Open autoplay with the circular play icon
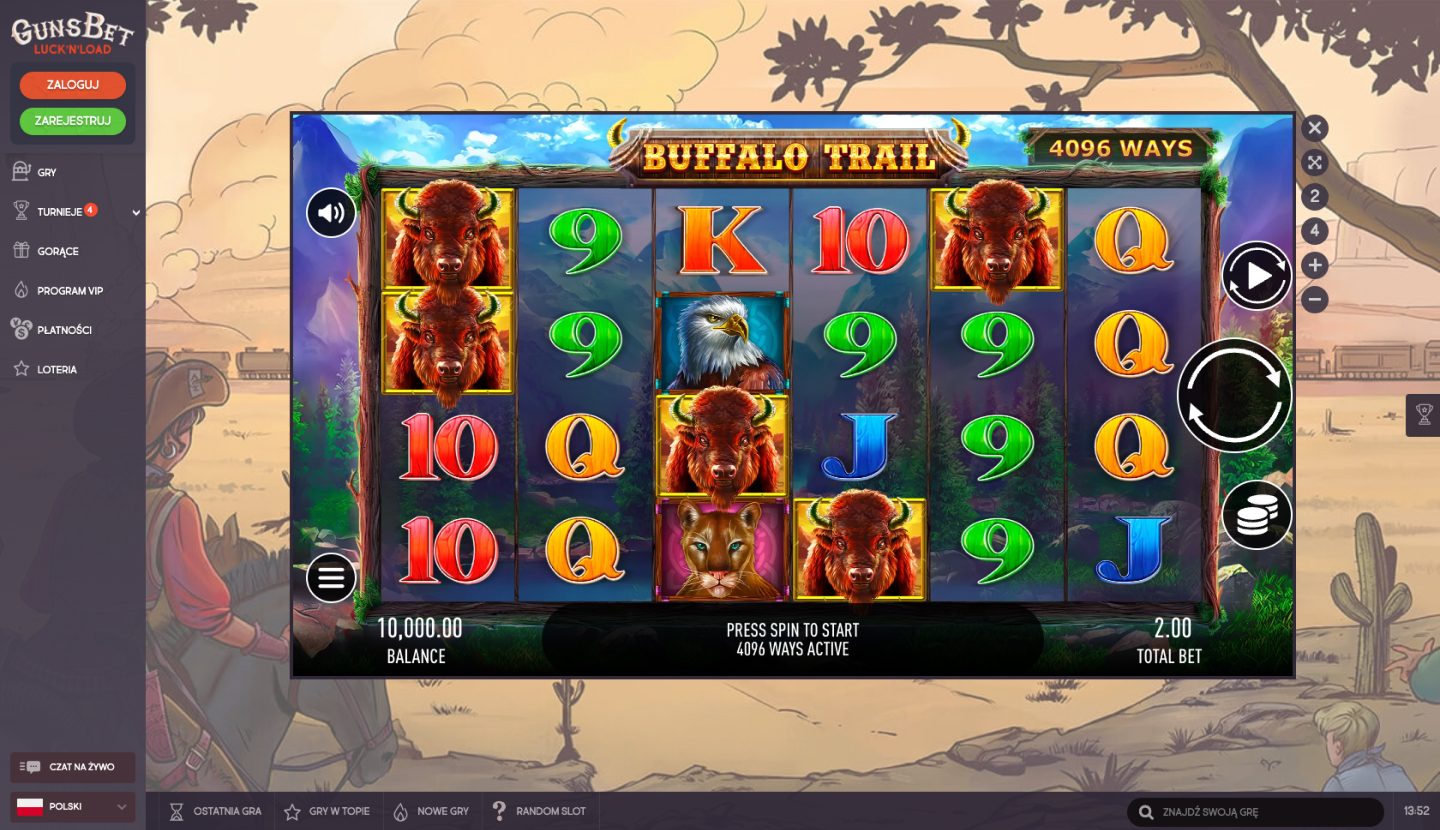This screenshot has height=830, width=1440. coord(1256,273)
